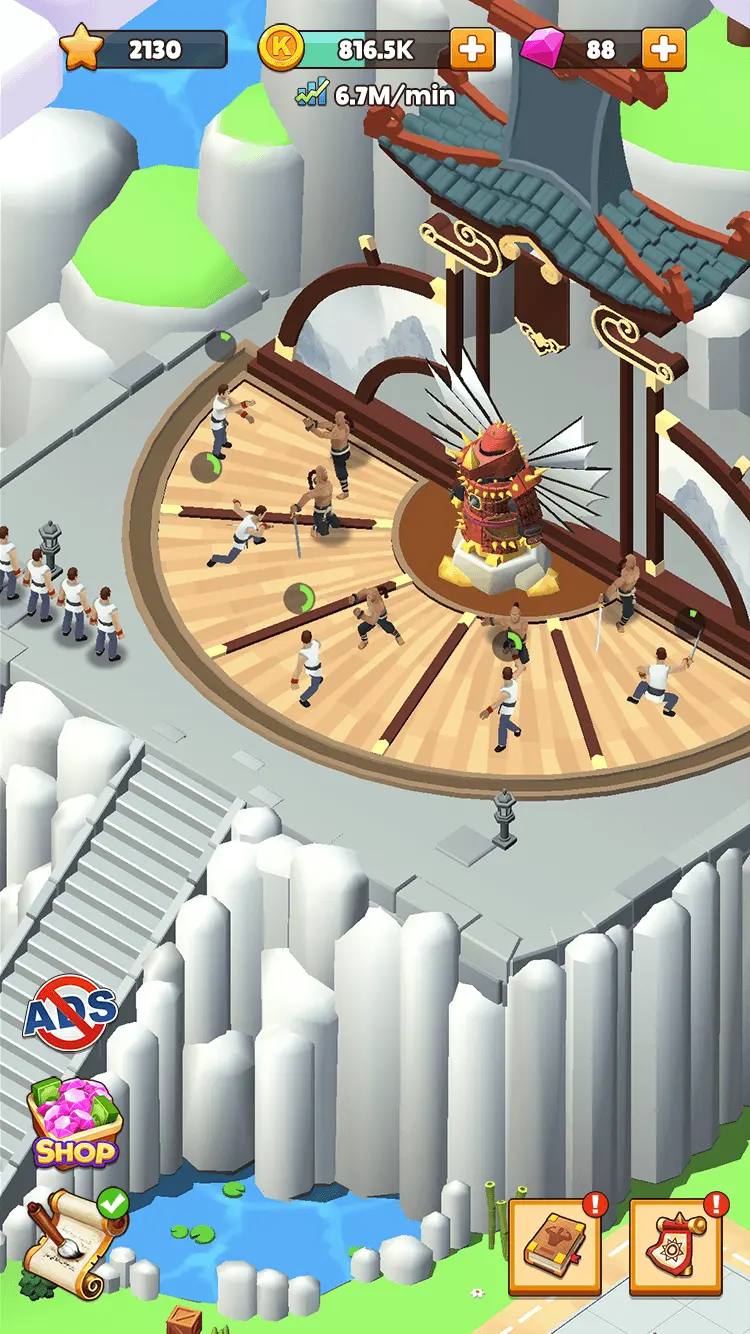
Task: Open the gem Shop
Action: [74, 1124]
